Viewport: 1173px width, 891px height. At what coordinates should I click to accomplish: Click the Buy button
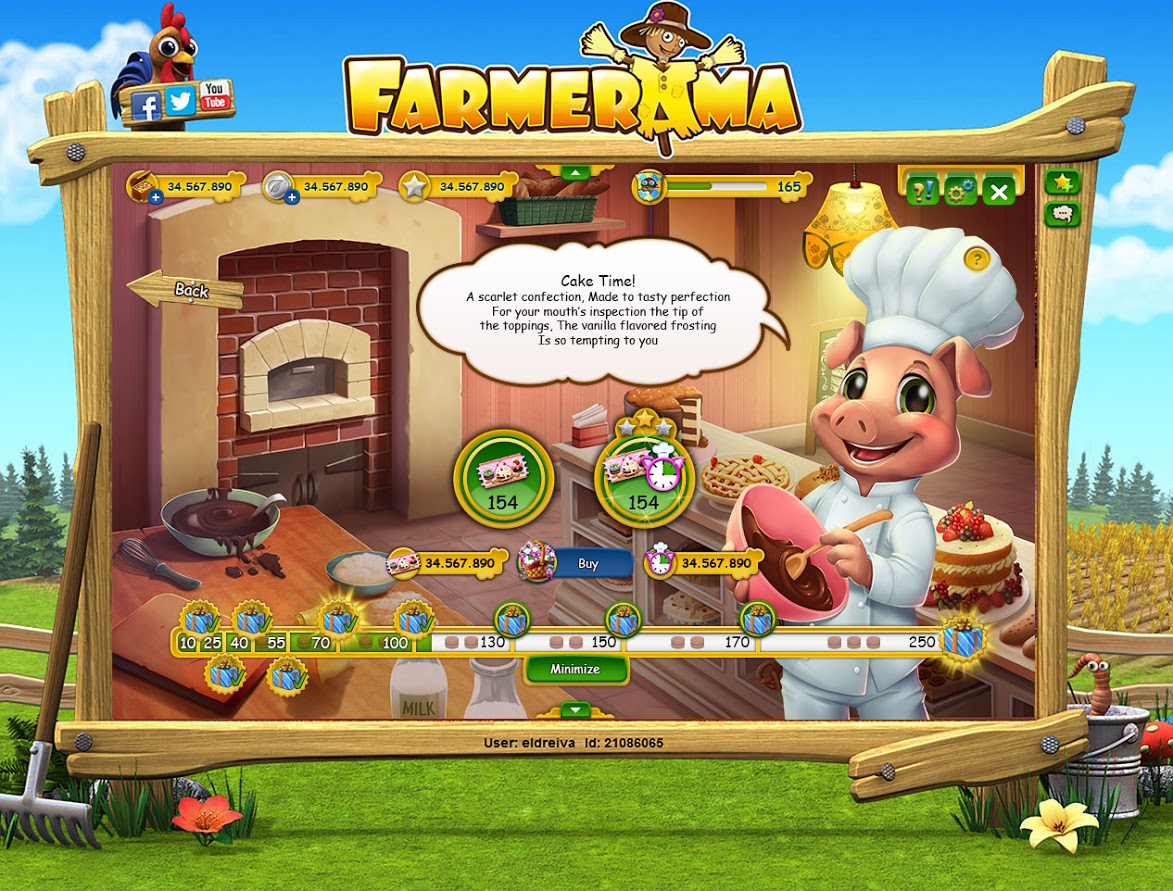[588, 564]
